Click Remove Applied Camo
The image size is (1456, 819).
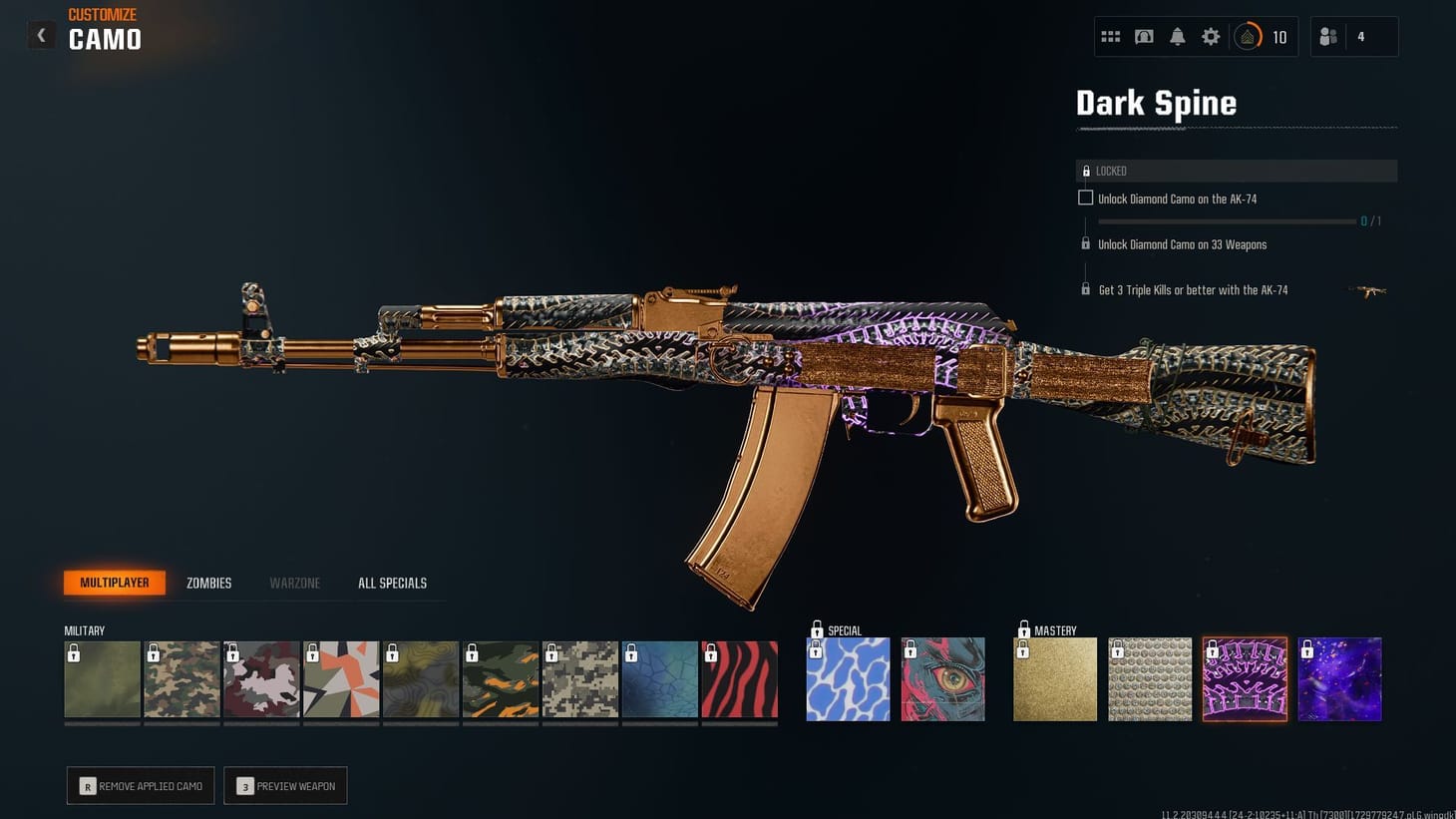pos(140,785)
